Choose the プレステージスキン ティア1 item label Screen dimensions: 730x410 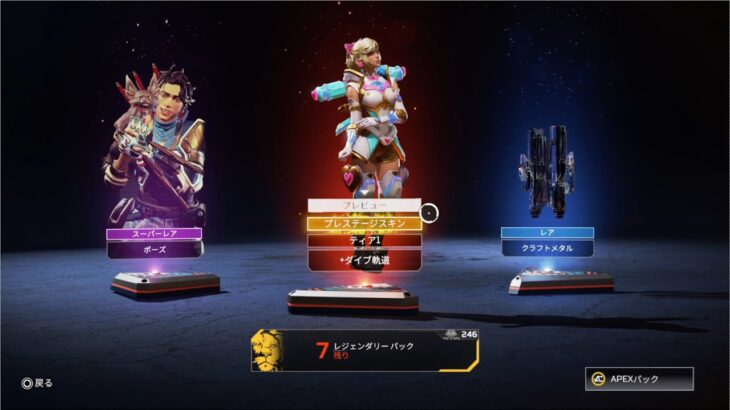tap(364, 232)
